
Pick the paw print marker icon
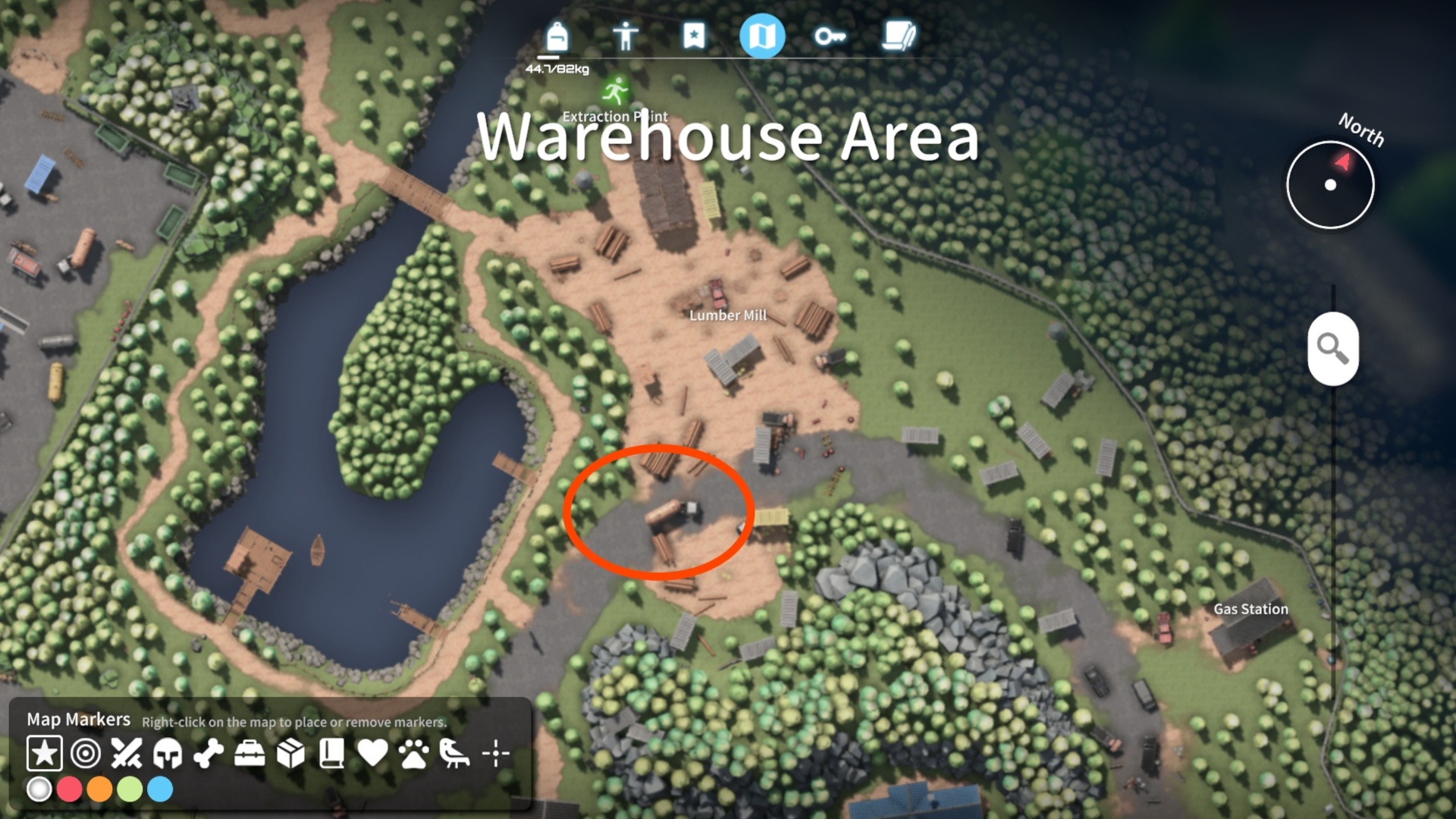(416, 754)
